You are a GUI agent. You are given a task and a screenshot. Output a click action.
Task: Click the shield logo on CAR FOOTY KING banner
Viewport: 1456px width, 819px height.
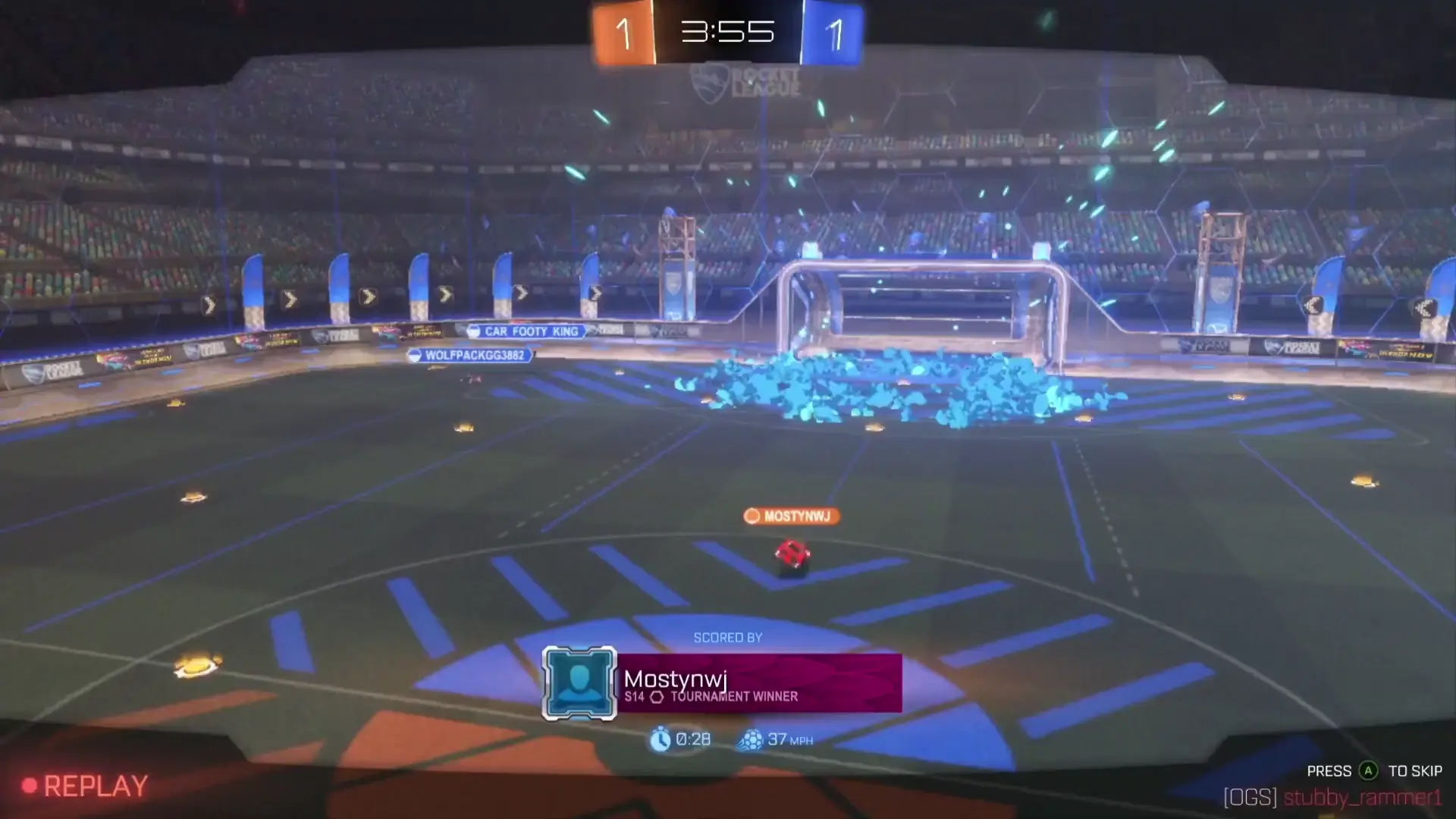473,331
